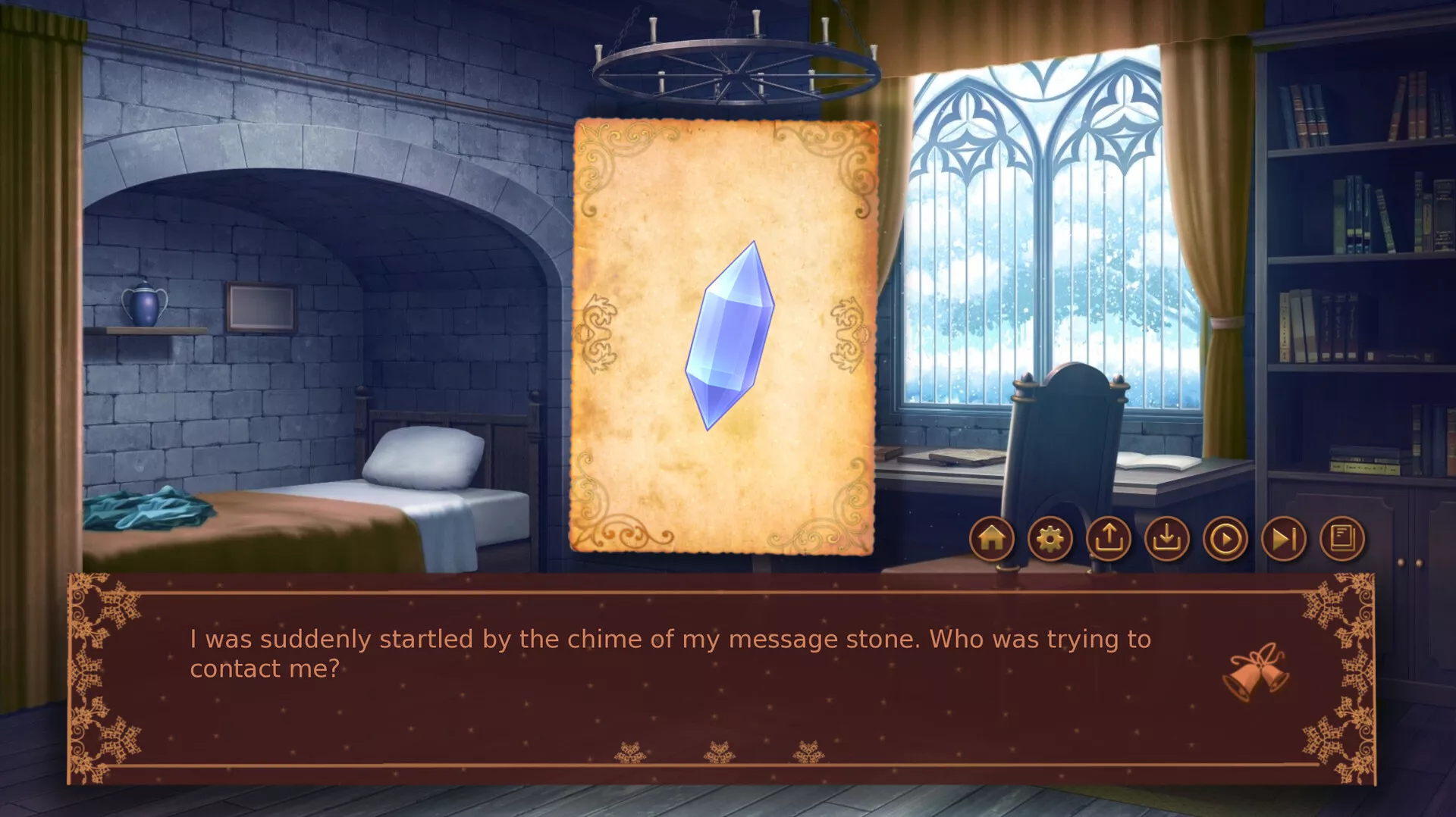
Task: Open the dialogue history with the book icon
Action: (1341, 539)
